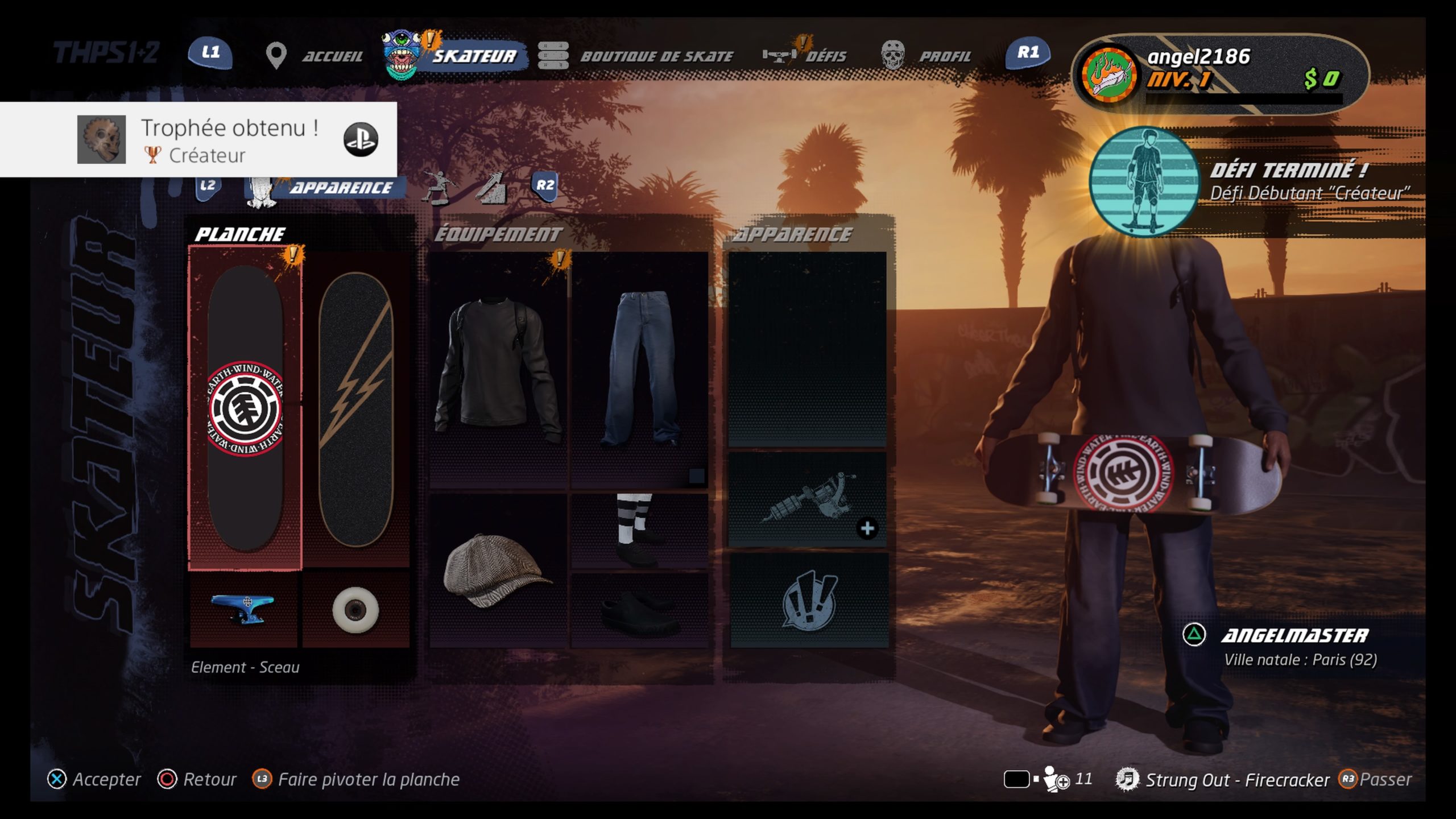Select the Element Sceau deck

click(245, 408)
